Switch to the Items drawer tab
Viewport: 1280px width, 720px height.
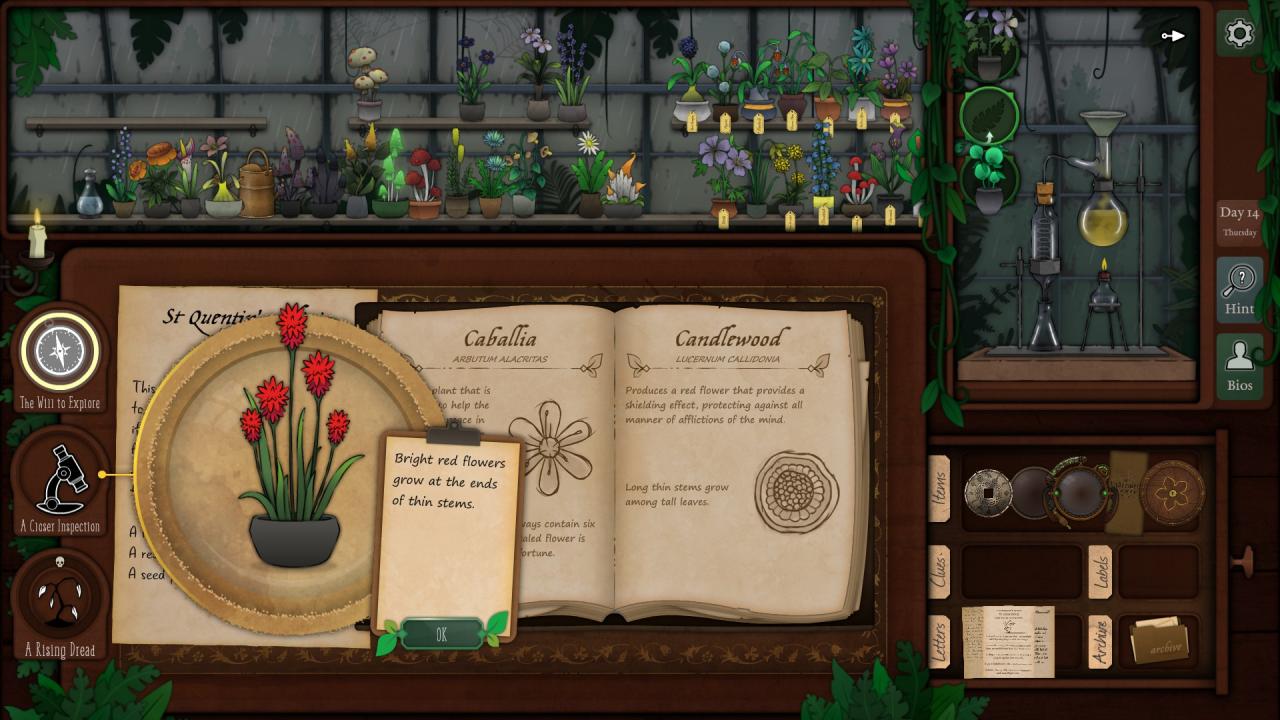pos(939,489)
